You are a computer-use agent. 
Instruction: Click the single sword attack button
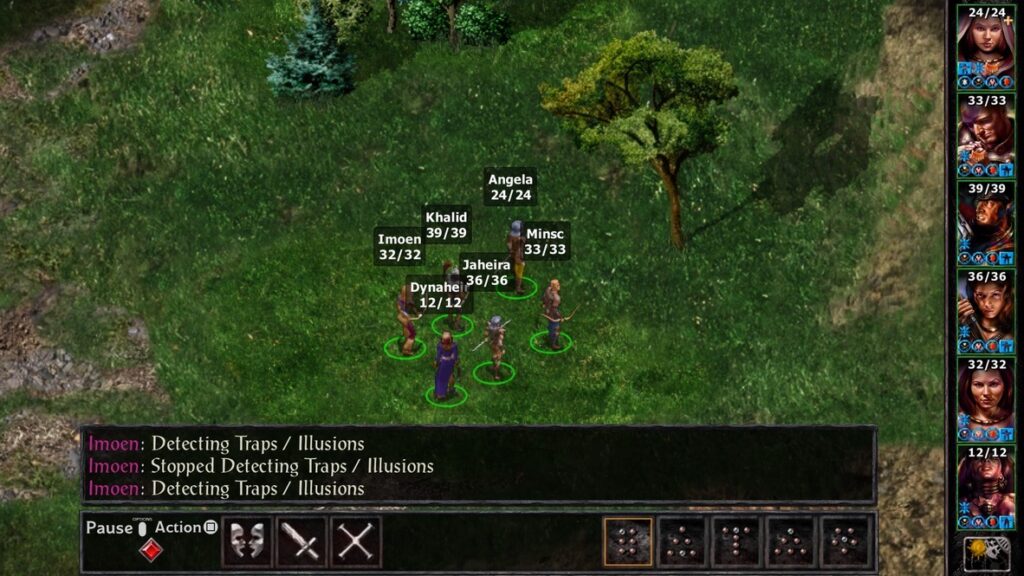[301, 541]
